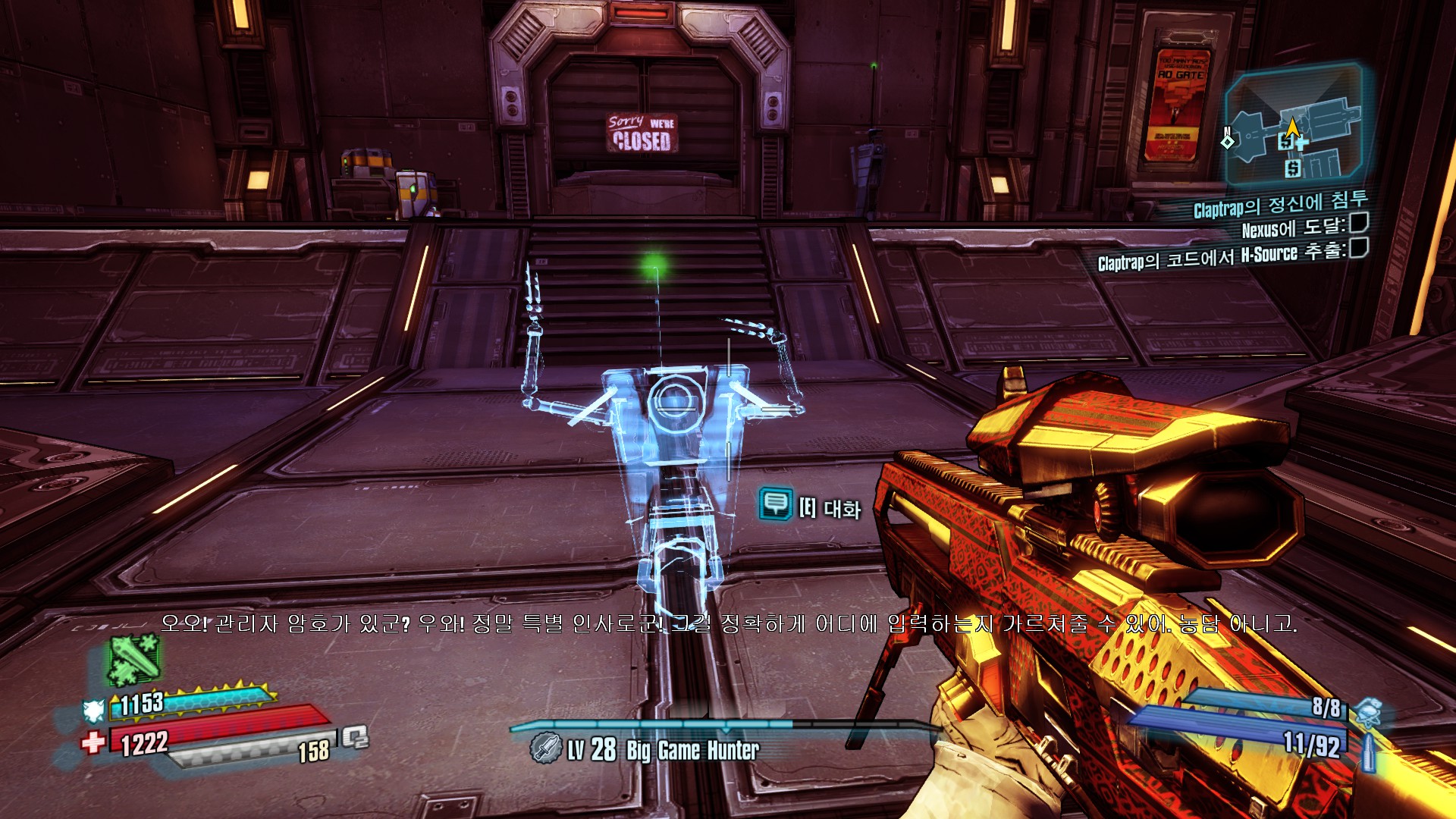Click the green skill buff icon
This screenshot has width=1456, height=819.
coord(133,658)
